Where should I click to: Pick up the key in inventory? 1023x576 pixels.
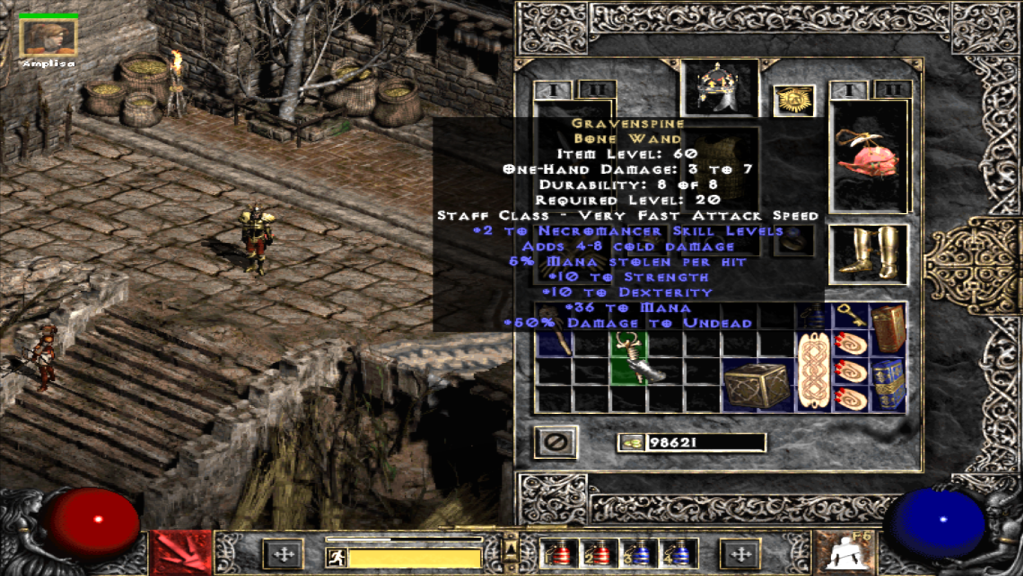[x=849, y=316]
